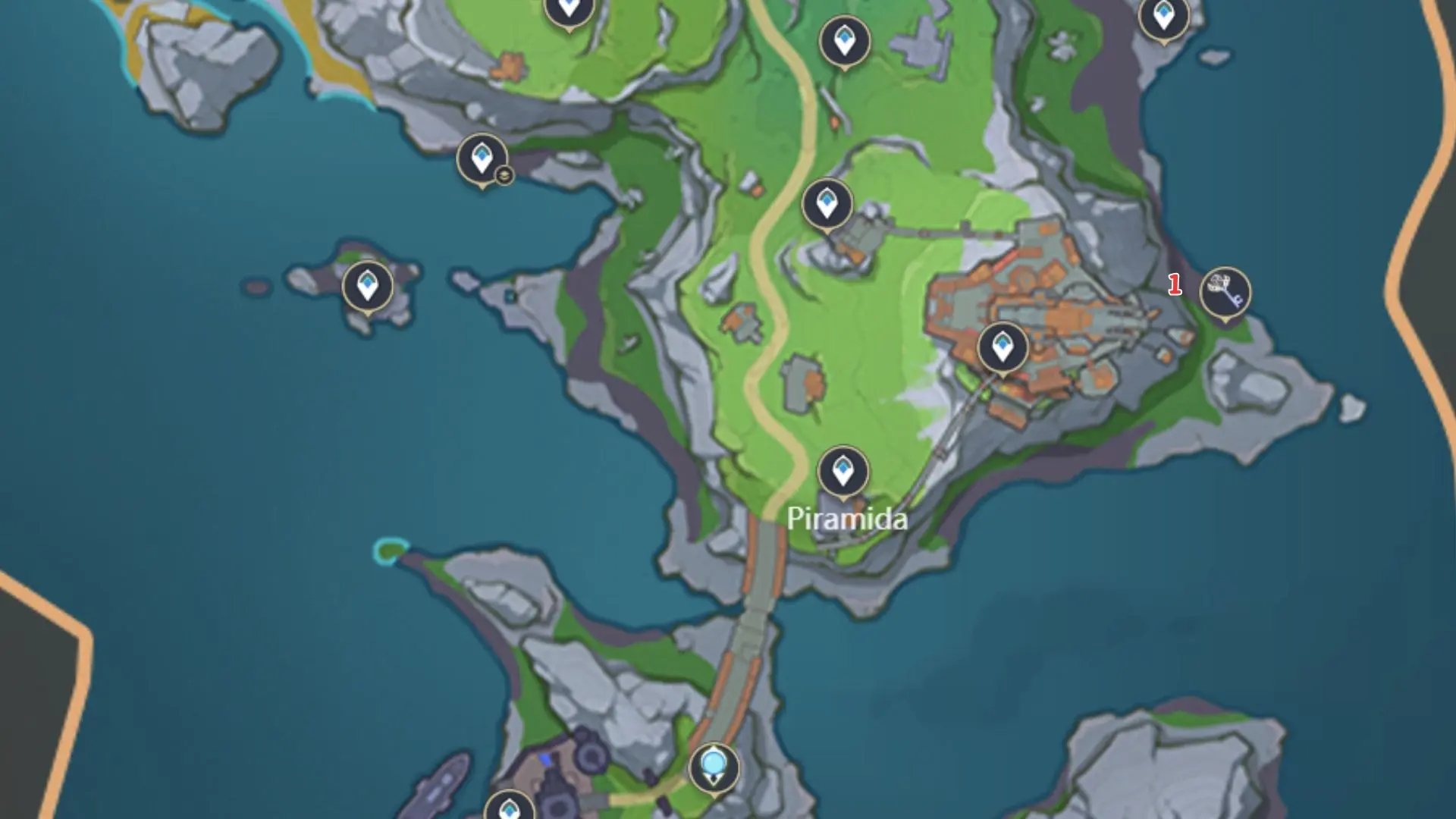Click the Piramida location label
This screenshot has height=819, width=1456.
click(x=847, y=520)
